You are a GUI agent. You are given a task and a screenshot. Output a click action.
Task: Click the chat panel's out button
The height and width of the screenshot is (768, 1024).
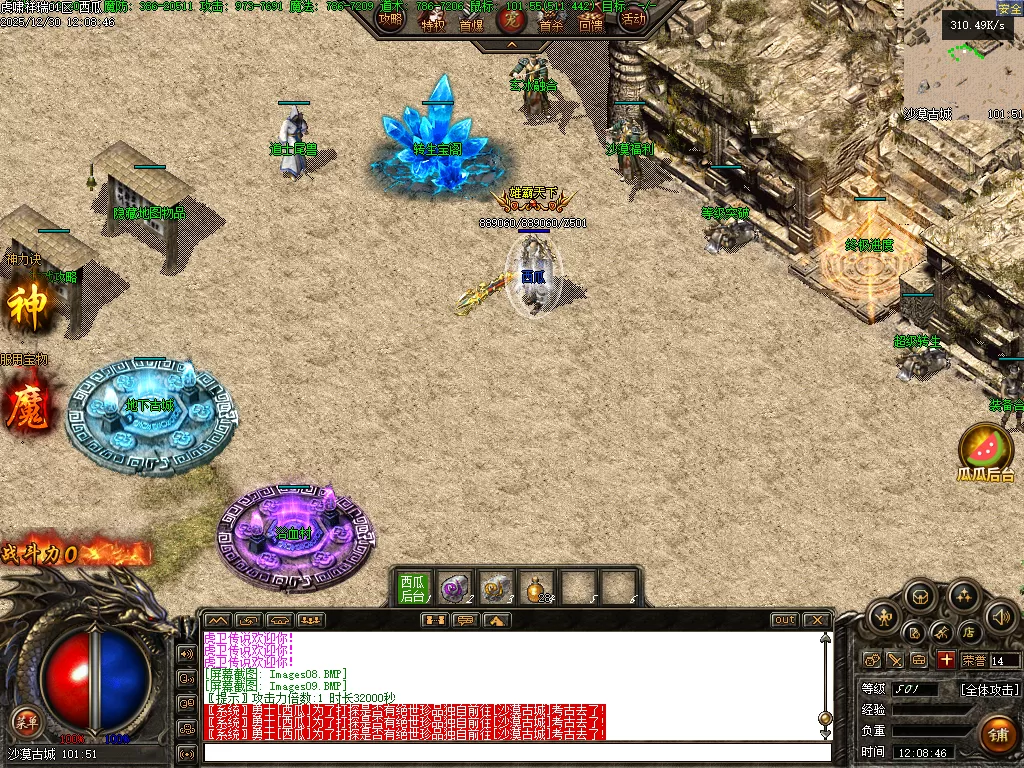(785, 620)
